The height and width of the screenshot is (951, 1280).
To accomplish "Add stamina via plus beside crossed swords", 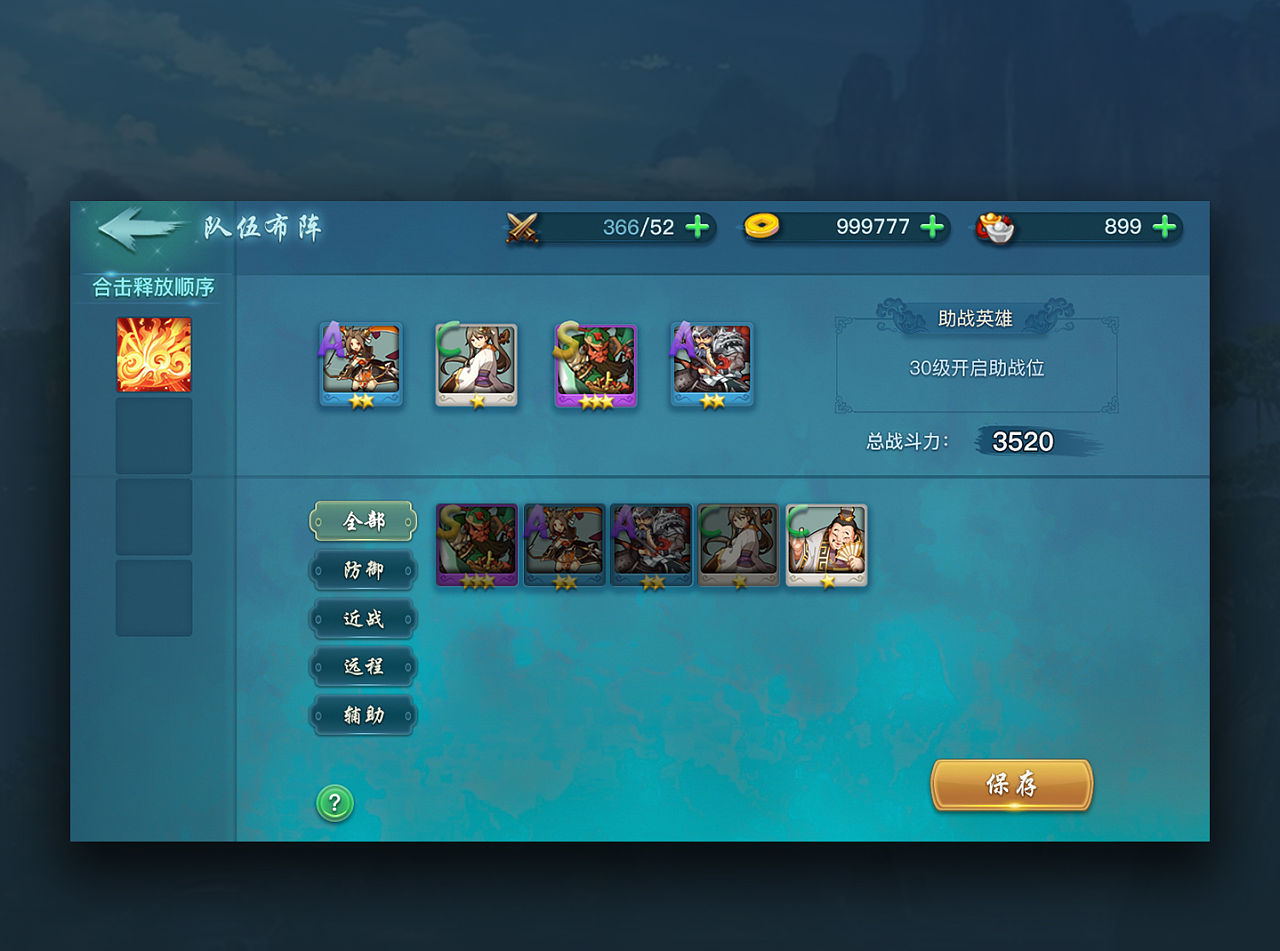I will (697, 228).
